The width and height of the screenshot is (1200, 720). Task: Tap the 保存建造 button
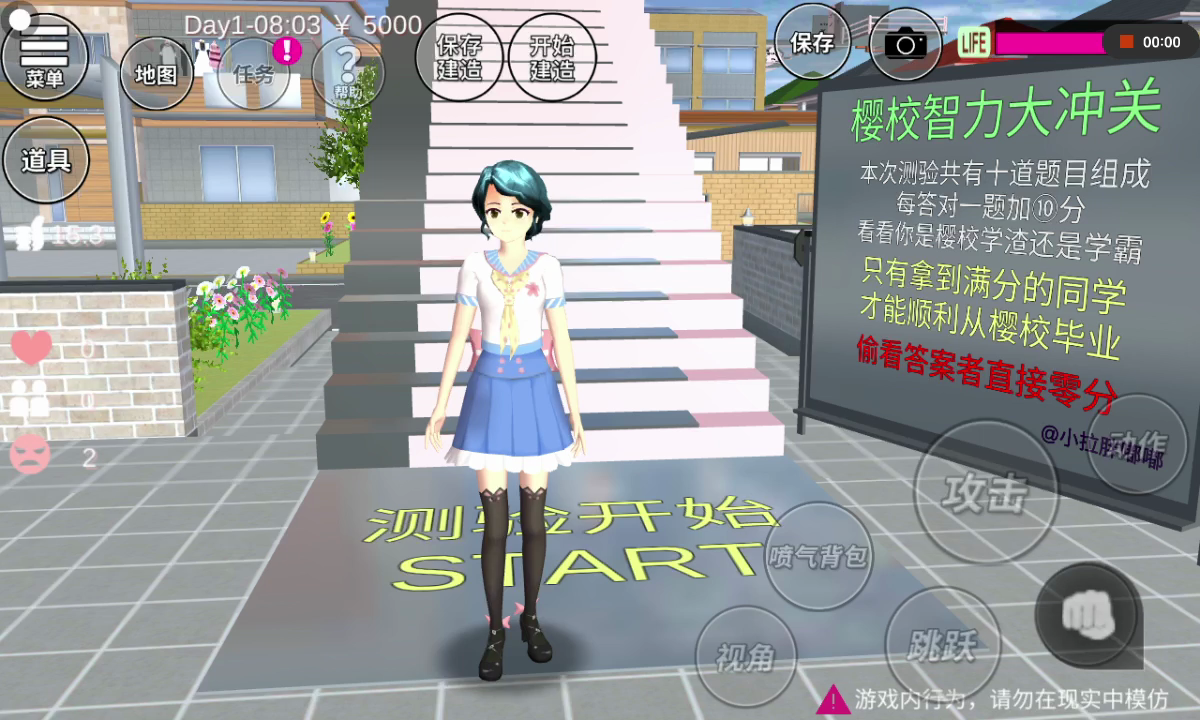tap(459, 56)
